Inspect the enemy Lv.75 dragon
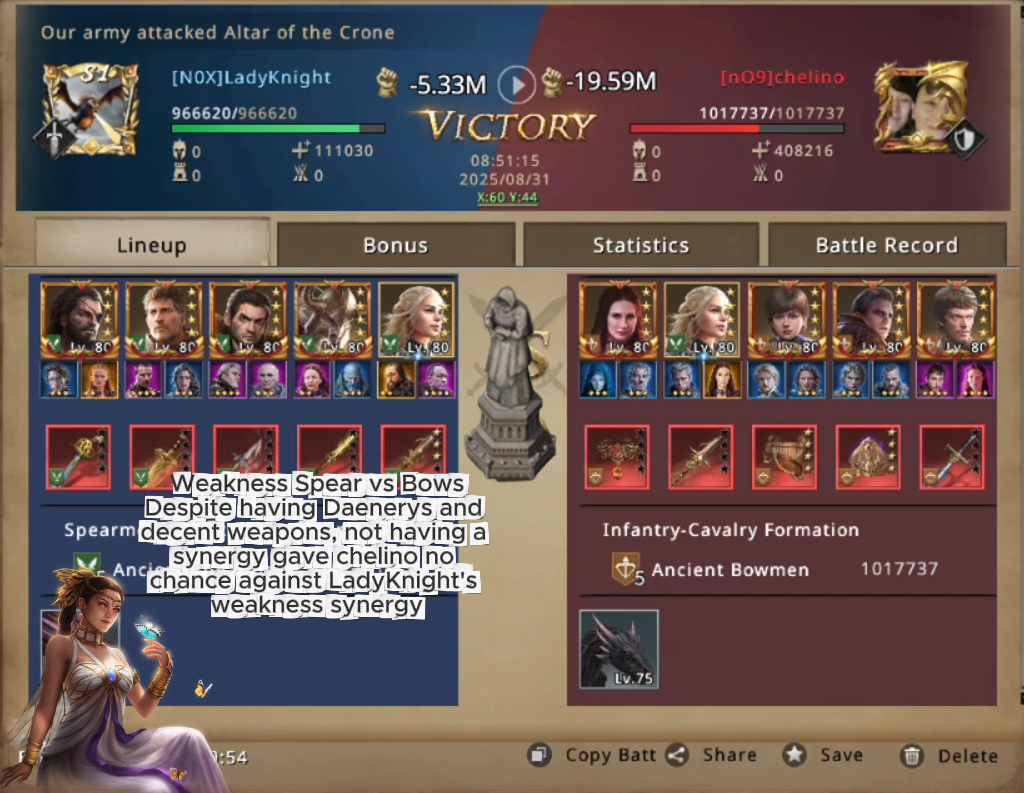 [619, 649]
